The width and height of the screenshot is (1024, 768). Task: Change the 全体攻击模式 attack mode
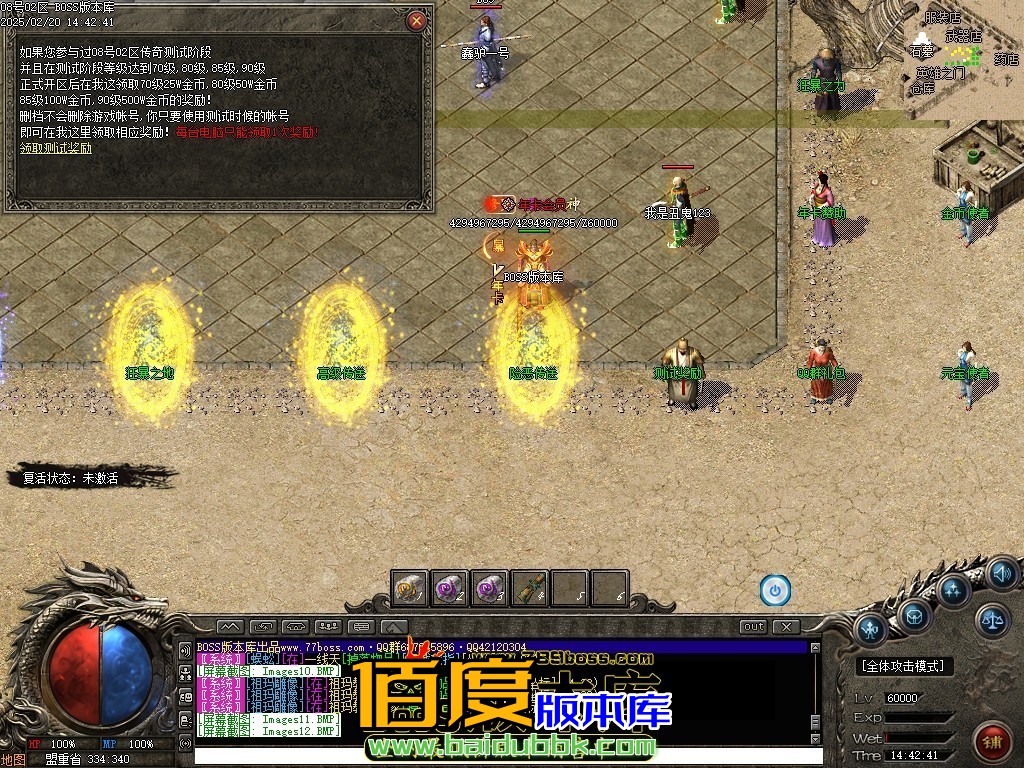[905, 666]
